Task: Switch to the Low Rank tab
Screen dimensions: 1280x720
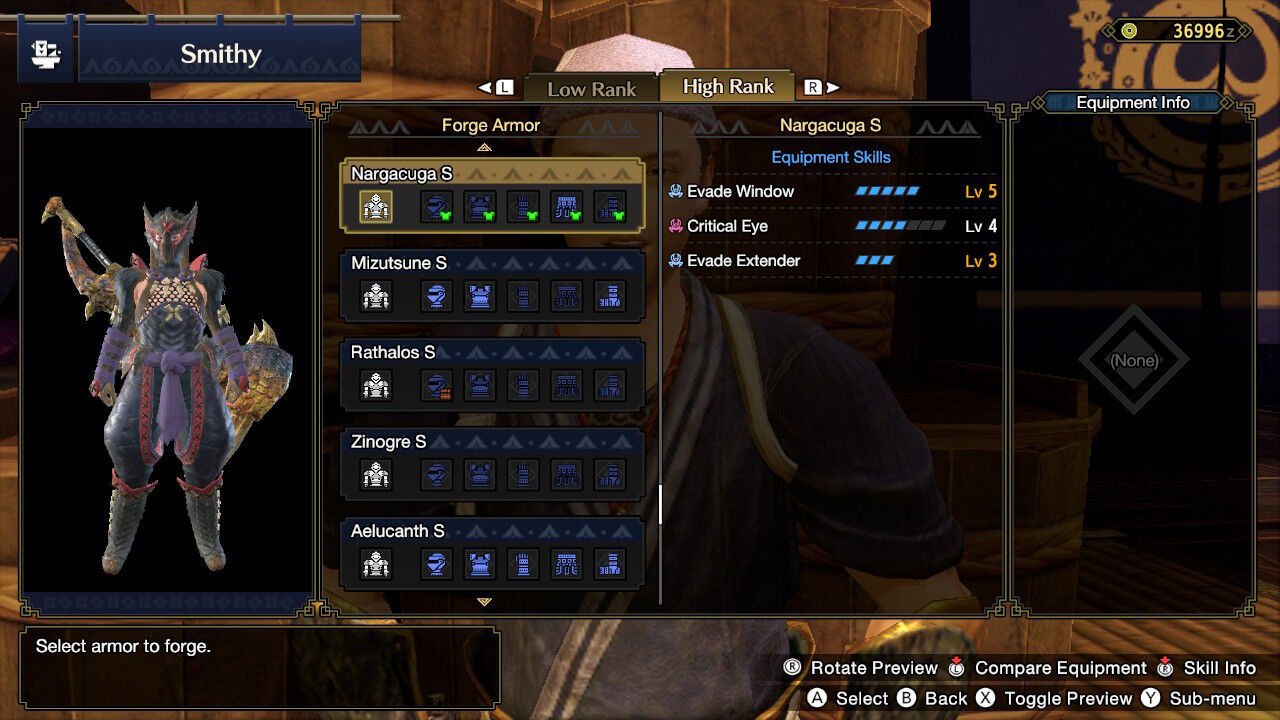Action: coord(591,88)
